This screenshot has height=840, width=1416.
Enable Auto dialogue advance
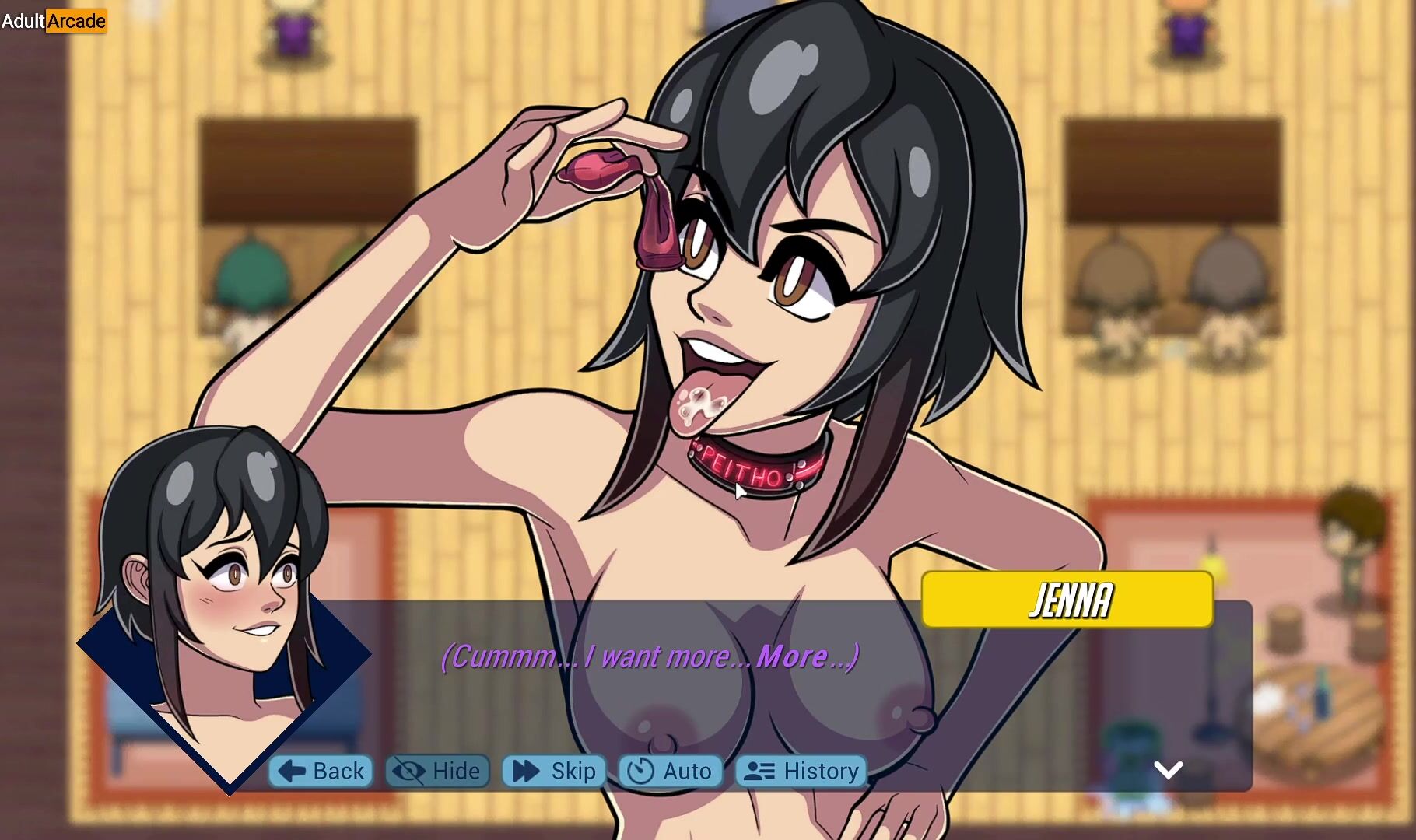pos(671,771)
